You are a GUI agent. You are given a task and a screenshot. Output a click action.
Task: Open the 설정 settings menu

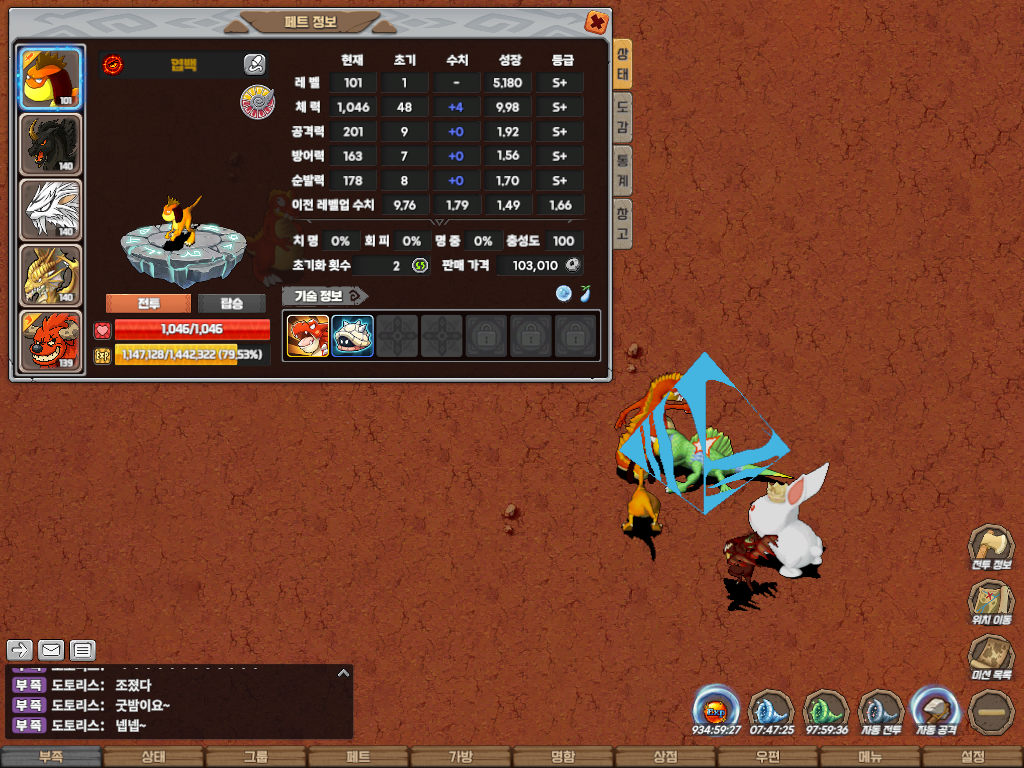tap(972, 757)
